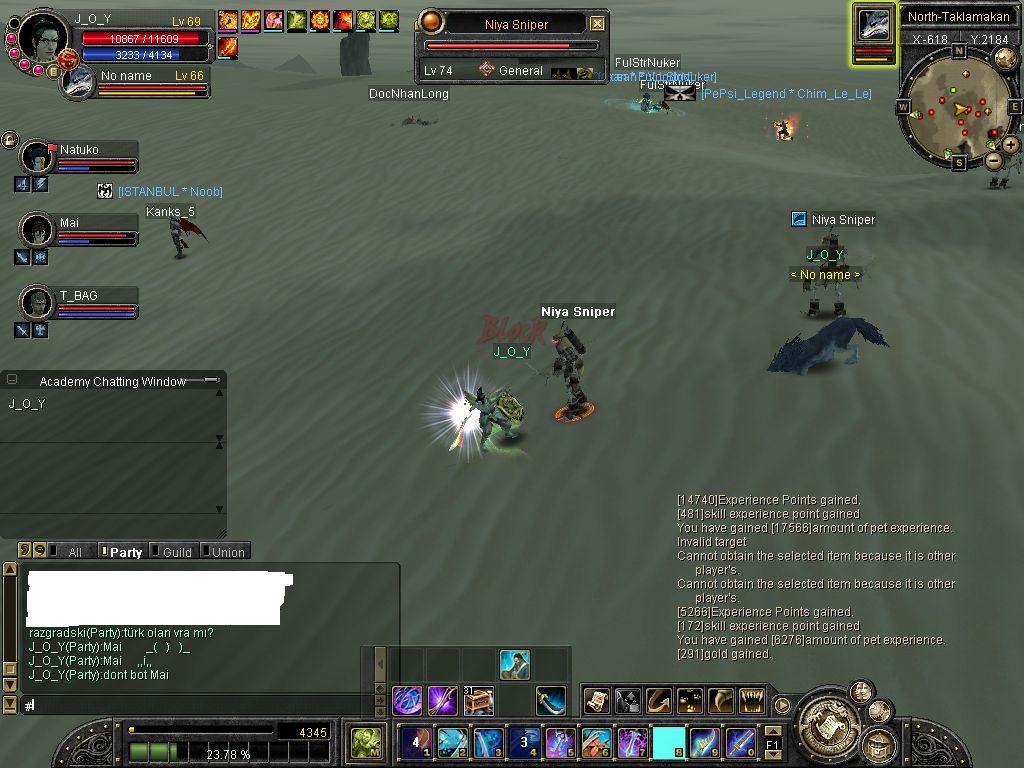The image size is (1024, 768).
Task: Select party member Natuko's portrait
Action: (38, 157)
